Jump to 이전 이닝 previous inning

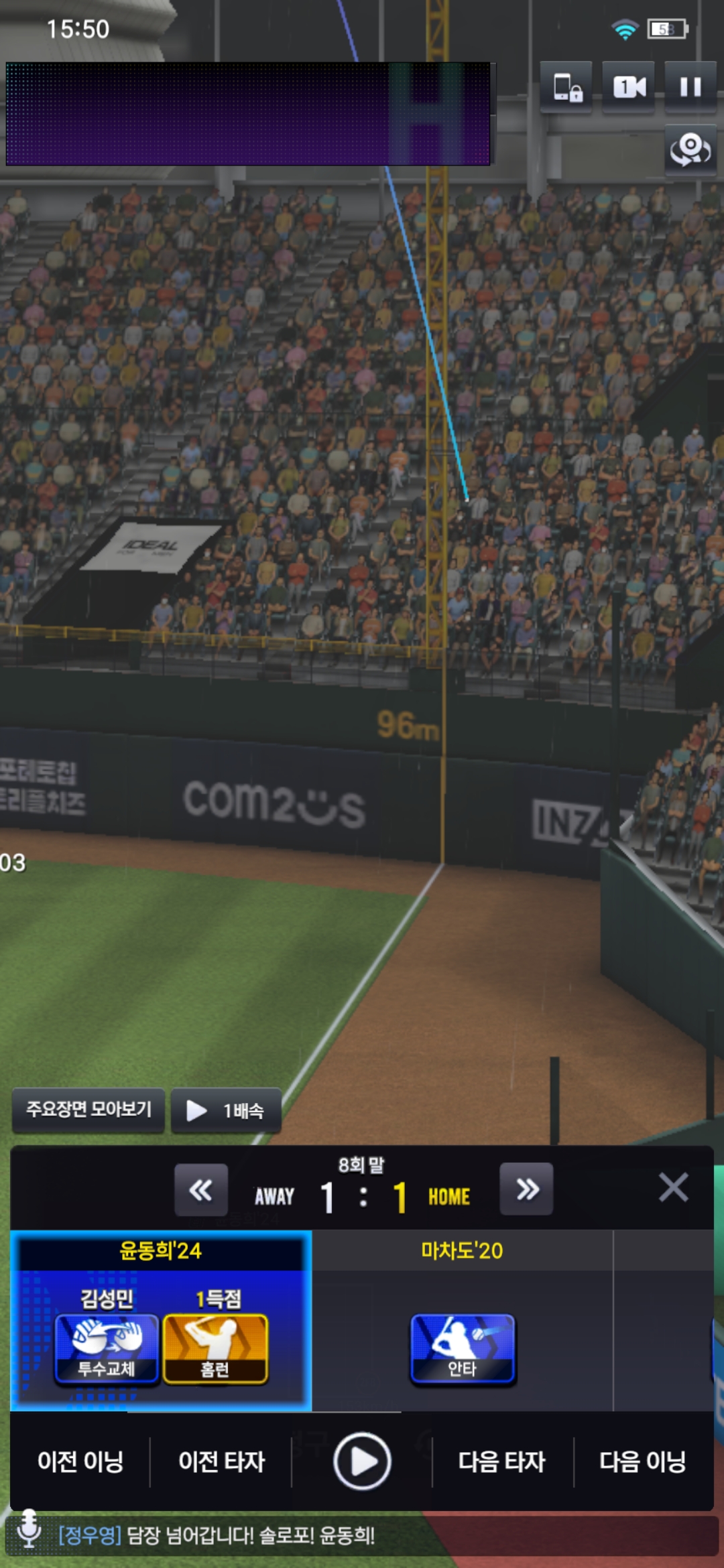(80, 1461)
